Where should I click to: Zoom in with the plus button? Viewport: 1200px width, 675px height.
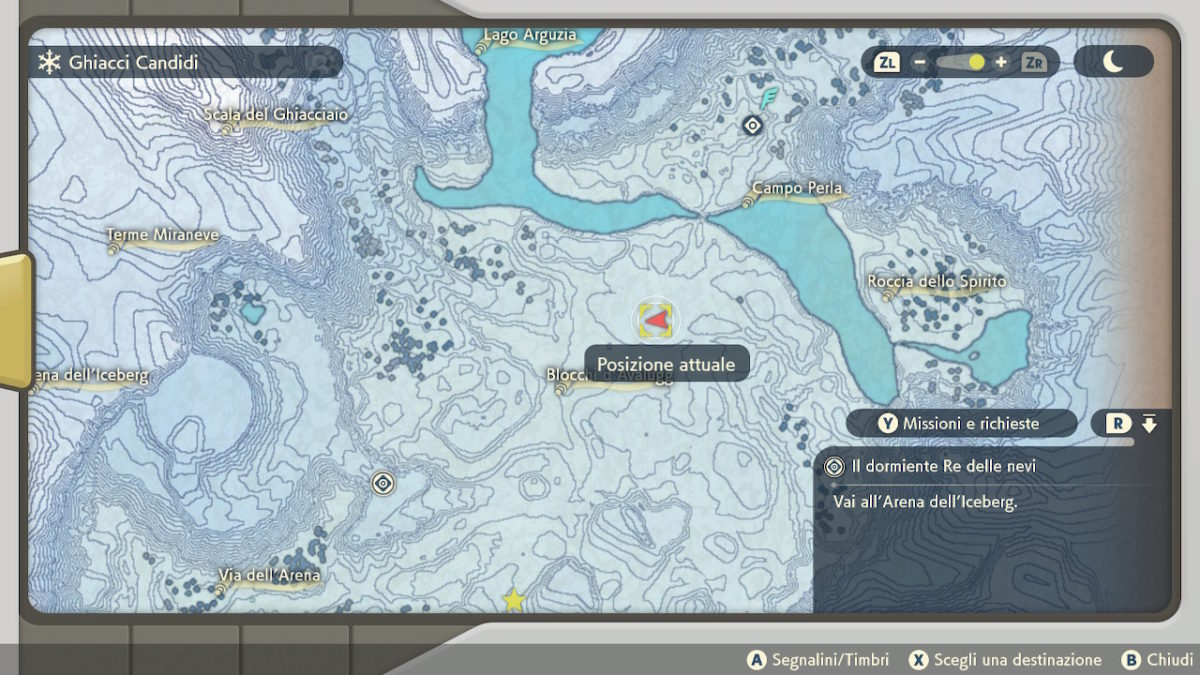coord(1001,62)
